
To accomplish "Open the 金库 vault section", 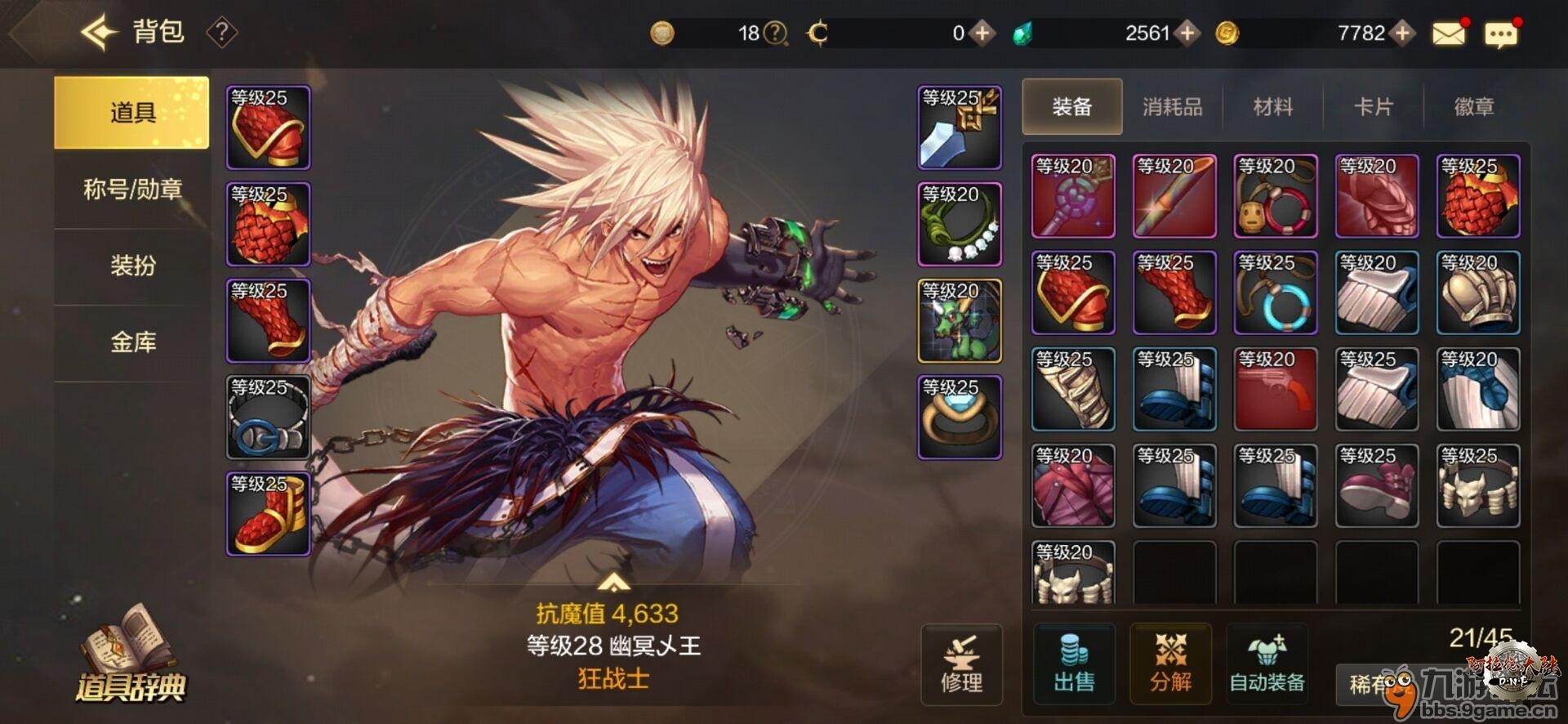I will [131, 342].
